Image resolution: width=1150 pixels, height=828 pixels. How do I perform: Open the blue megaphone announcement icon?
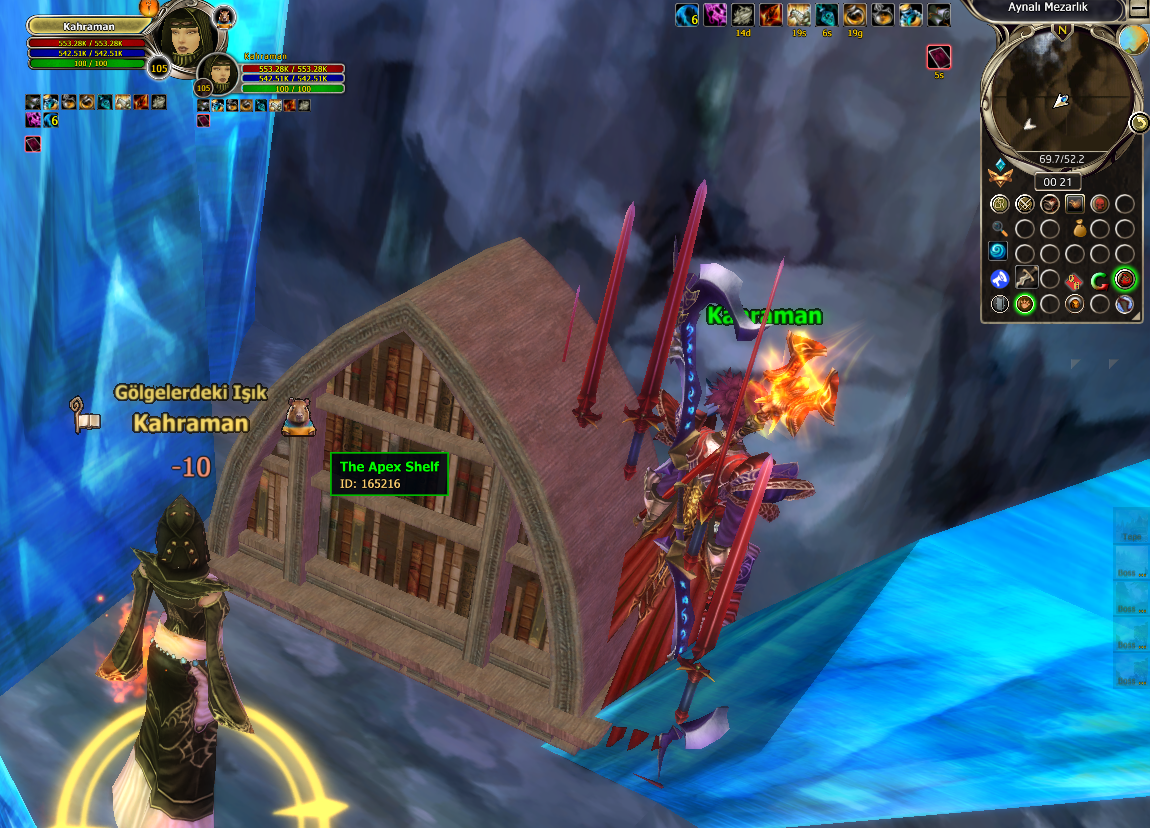[999, 279]
